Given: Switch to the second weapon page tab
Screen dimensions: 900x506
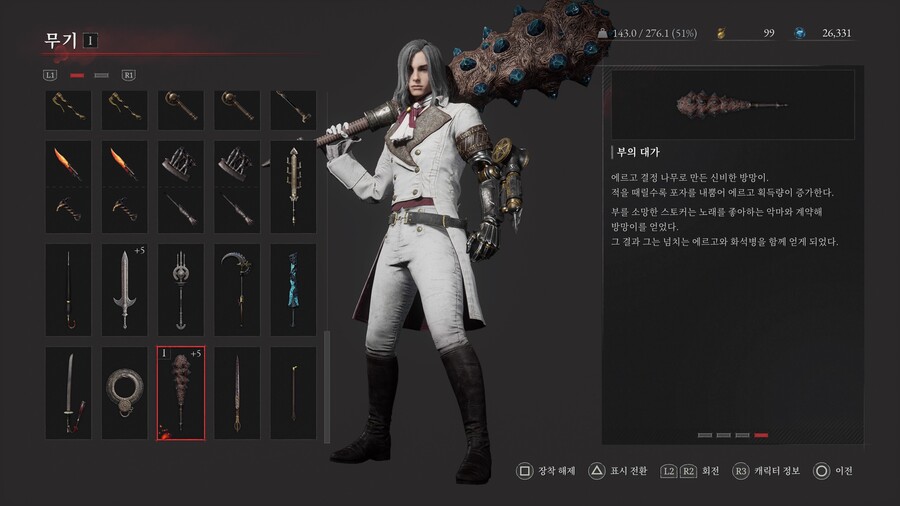Looking at the screenshot, I should pyautogui.click(x=101, y=75).
